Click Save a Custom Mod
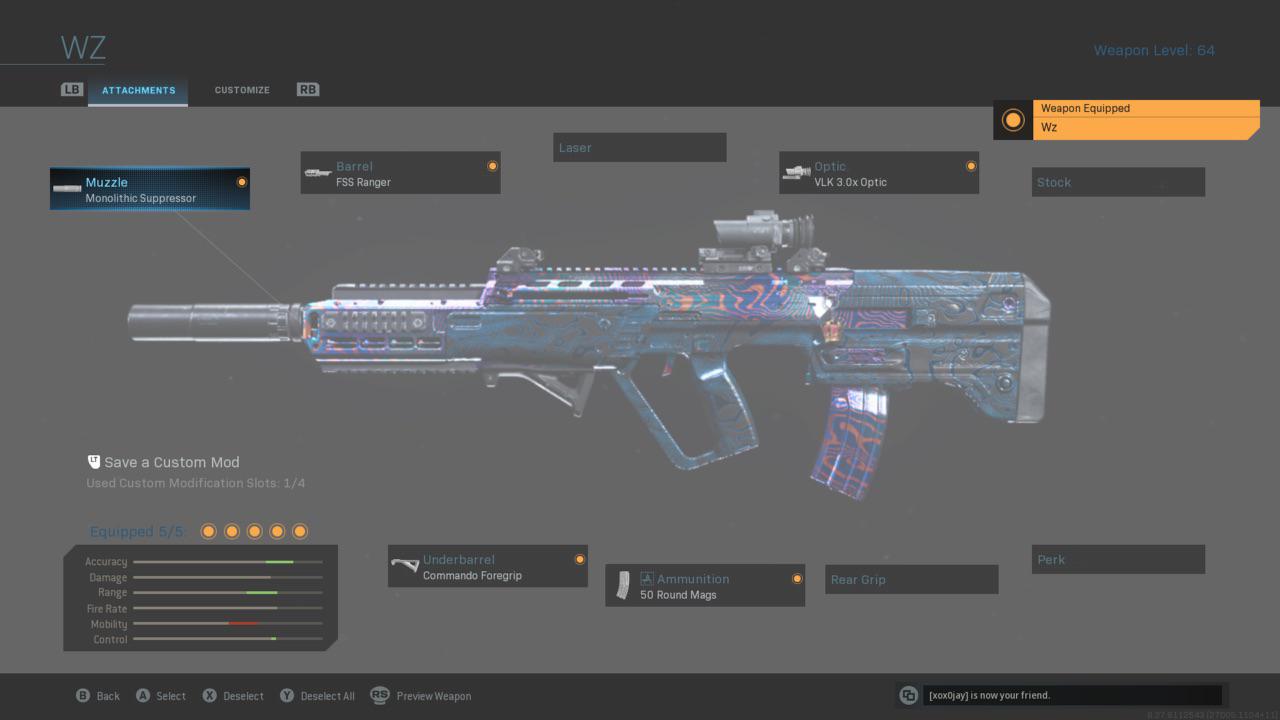Image resolution: width=1280 pixels, height=720 pixels. pos(173,462)
